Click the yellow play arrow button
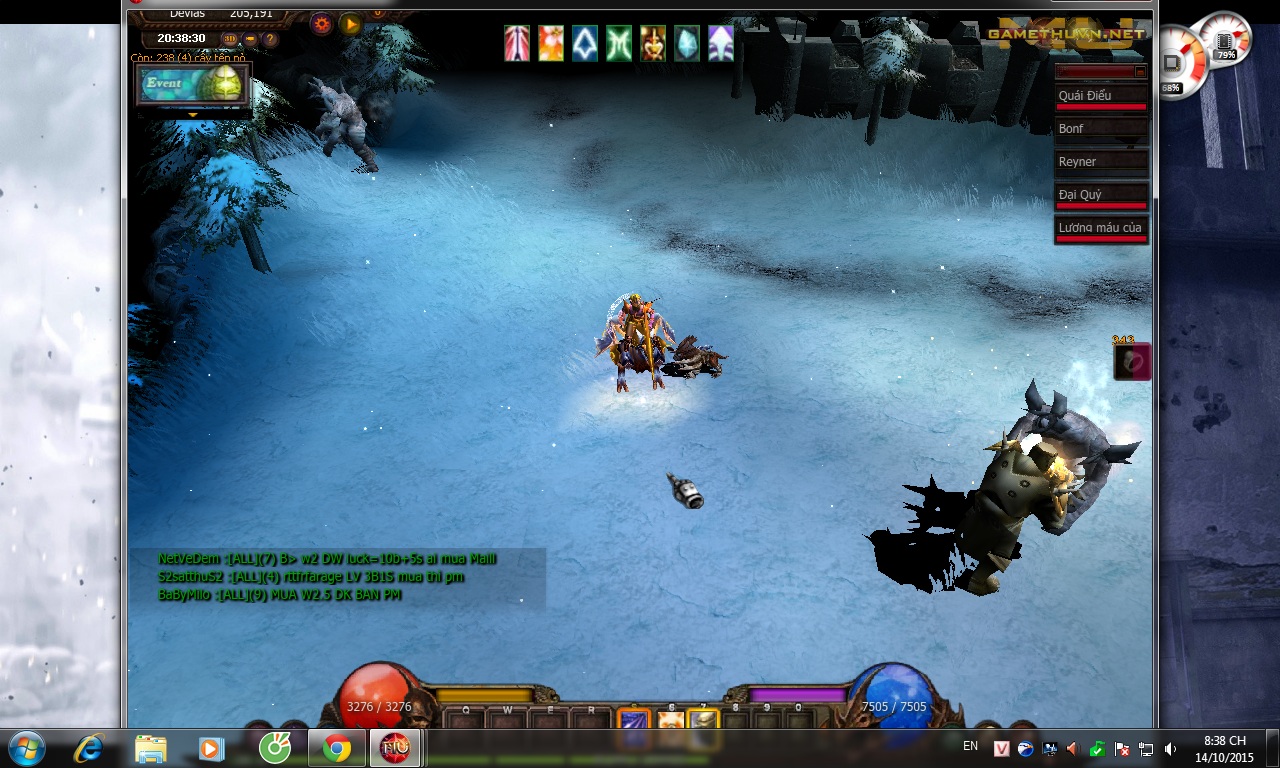Screen dimensions: 1280x768 (x=350, y=24)
